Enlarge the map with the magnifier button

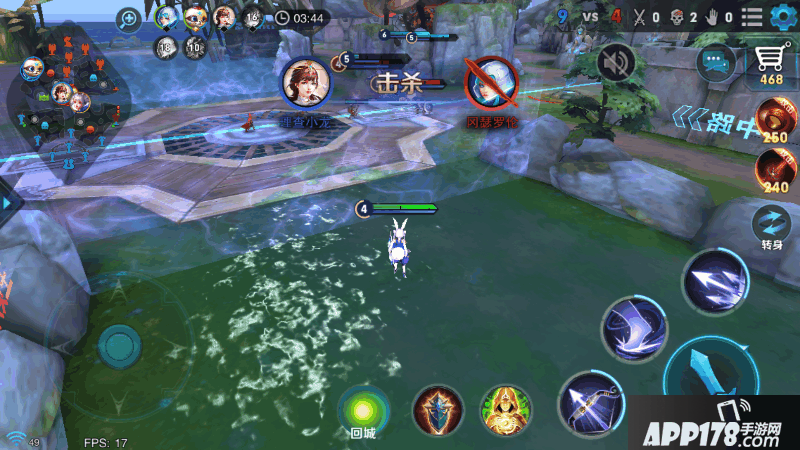click(x=128, y=18)
